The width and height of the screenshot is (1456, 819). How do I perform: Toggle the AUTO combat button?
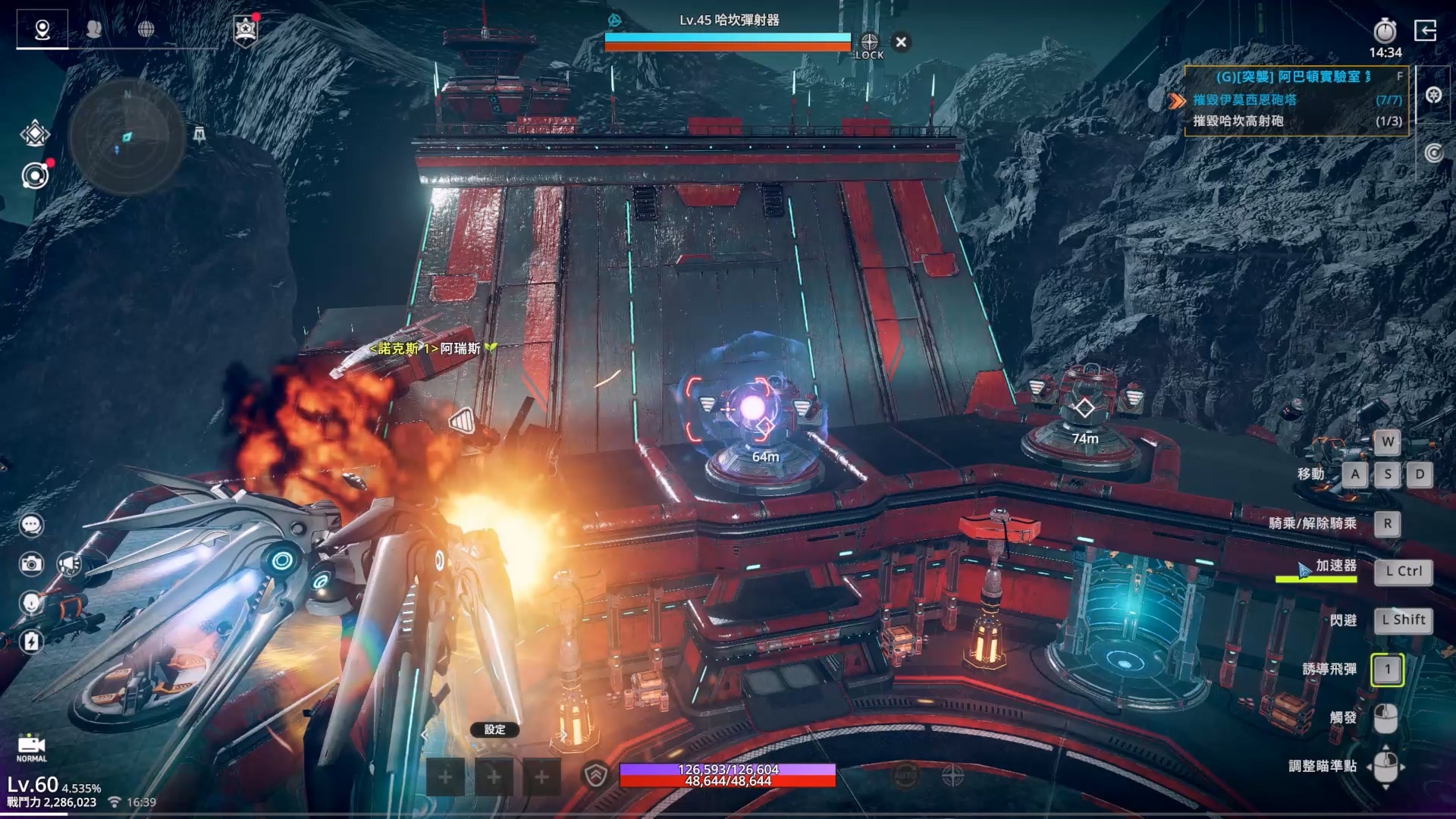(905, 775)
